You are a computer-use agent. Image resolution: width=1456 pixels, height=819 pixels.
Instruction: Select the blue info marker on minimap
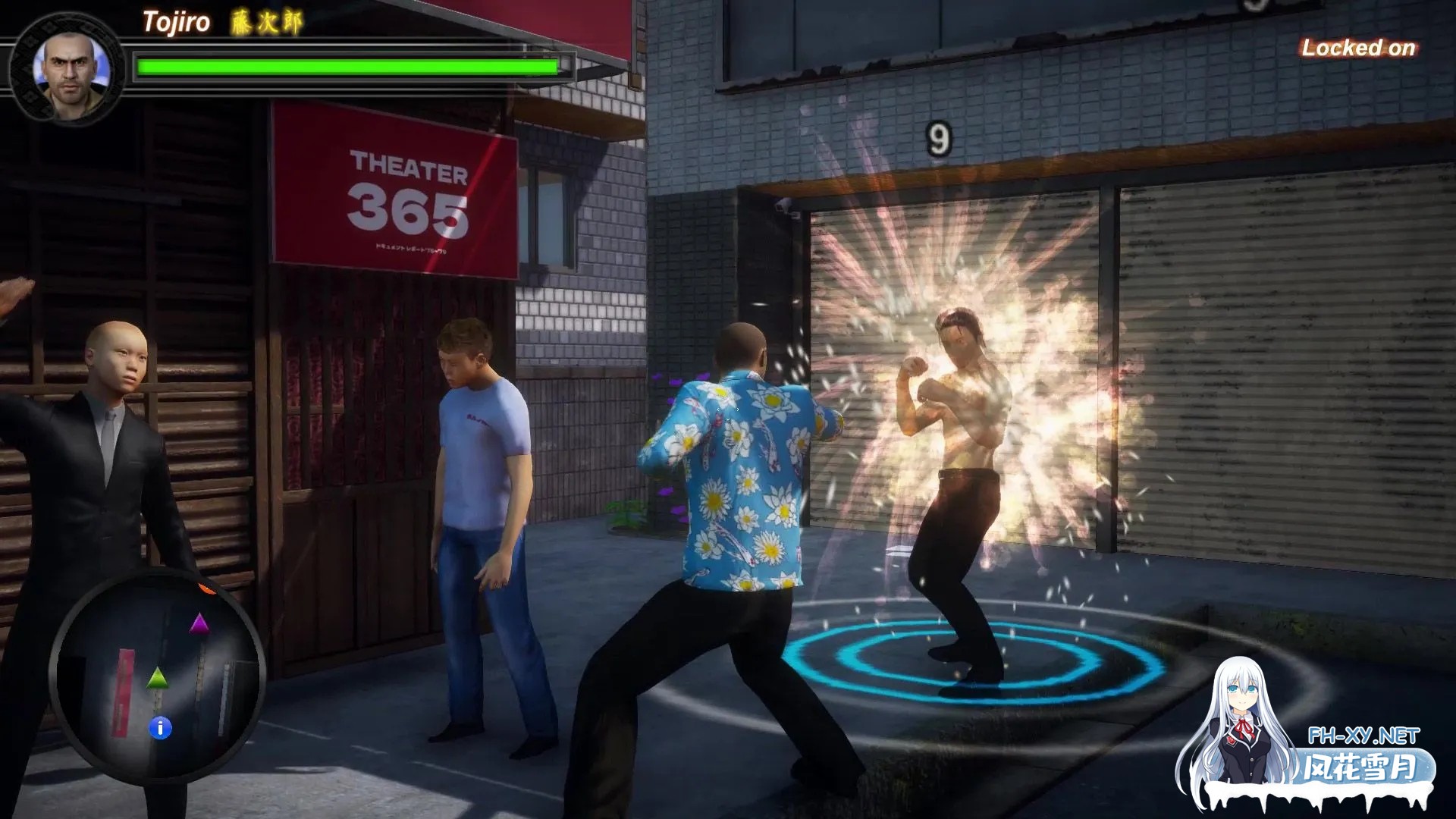[x=160, y=728]
